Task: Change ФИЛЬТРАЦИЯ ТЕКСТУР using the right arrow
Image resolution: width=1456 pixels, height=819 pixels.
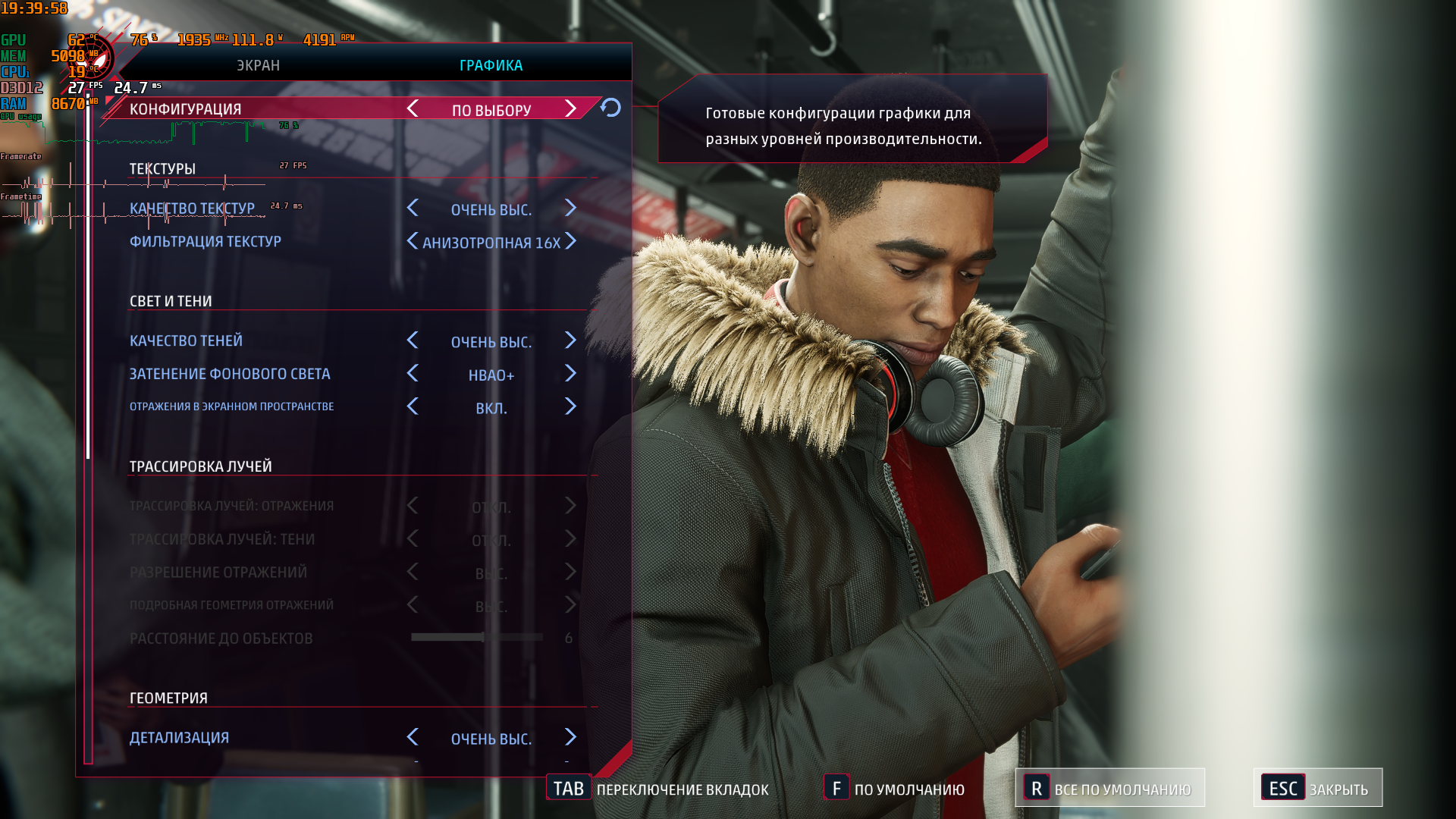Action: pos(571,241)
